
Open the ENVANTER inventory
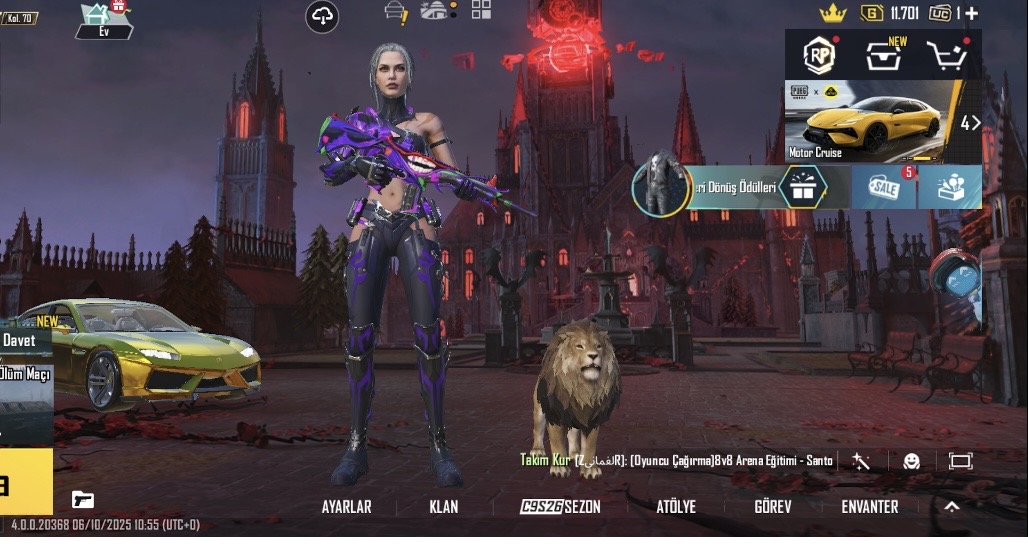[869, 507]
